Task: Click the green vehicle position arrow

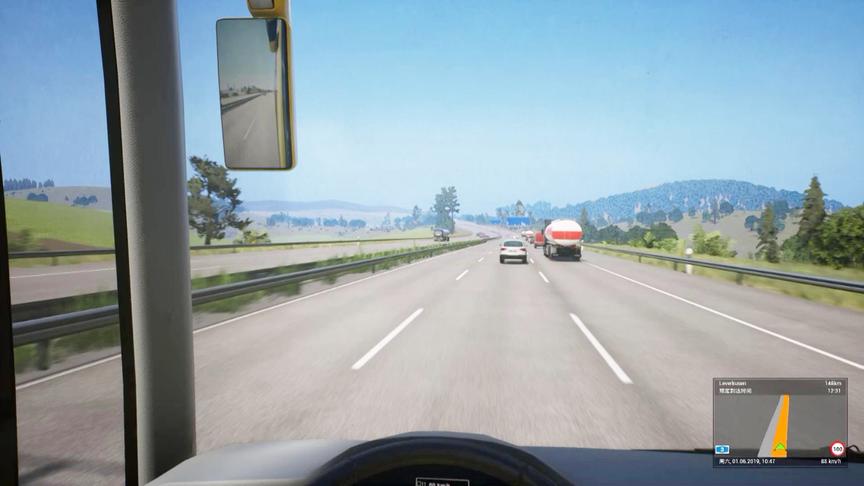Action: [x=780, y=449]
